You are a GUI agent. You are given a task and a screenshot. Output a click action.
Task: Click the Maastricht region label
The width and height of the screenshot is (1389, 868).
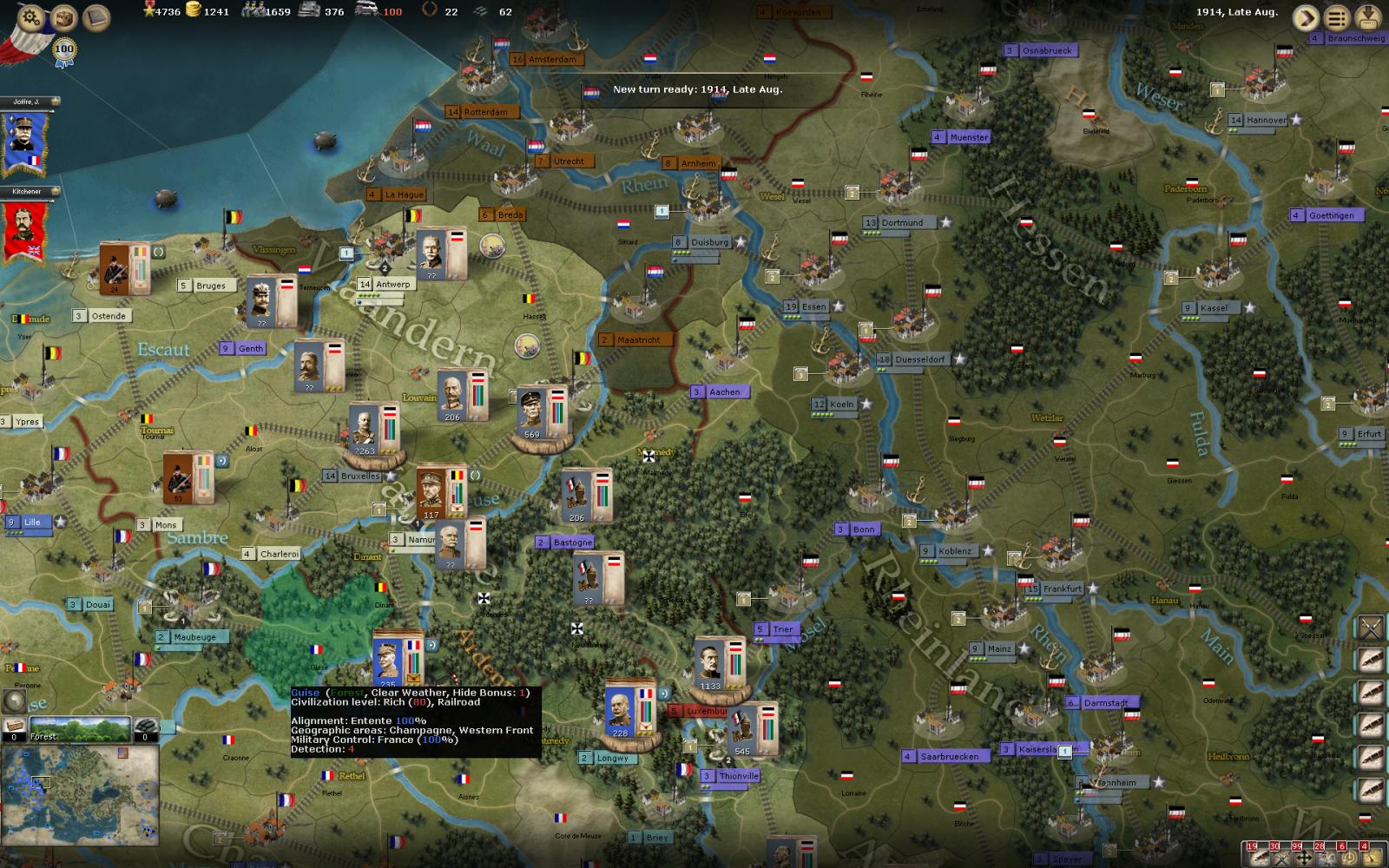coord(634,339)
